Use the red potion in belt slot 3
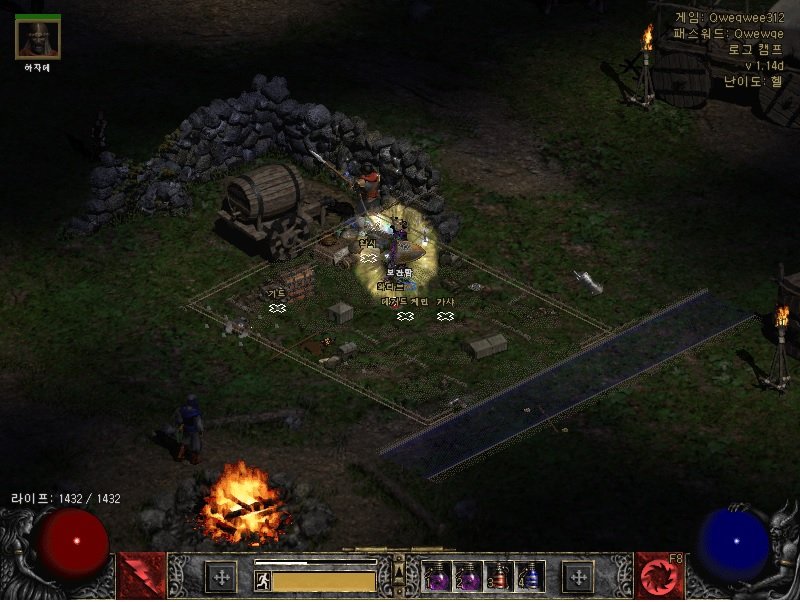The image size is (800, 602). (x=498, y=577)
